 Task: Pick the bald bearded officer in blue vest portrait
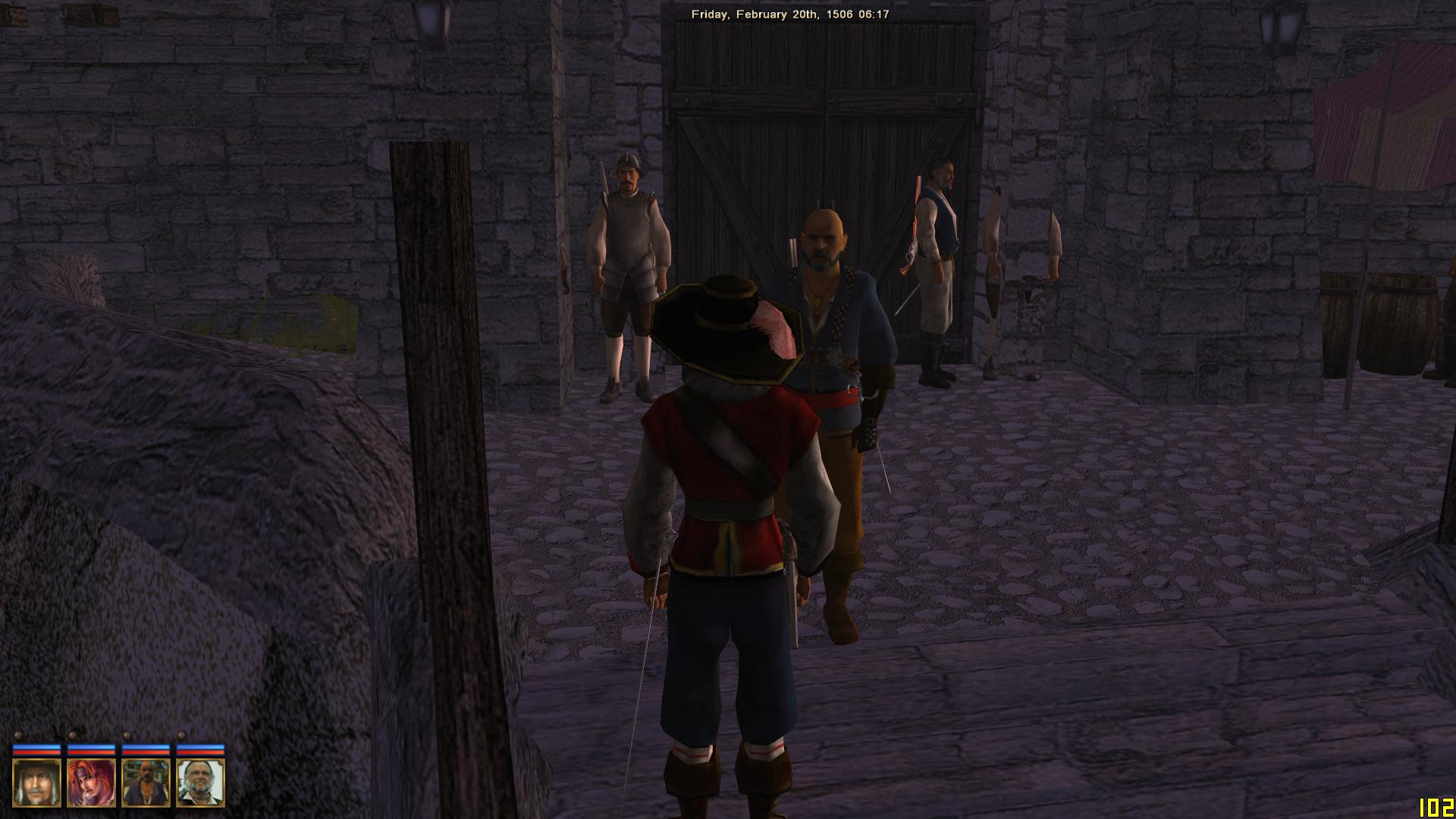(x=146, y=783)
